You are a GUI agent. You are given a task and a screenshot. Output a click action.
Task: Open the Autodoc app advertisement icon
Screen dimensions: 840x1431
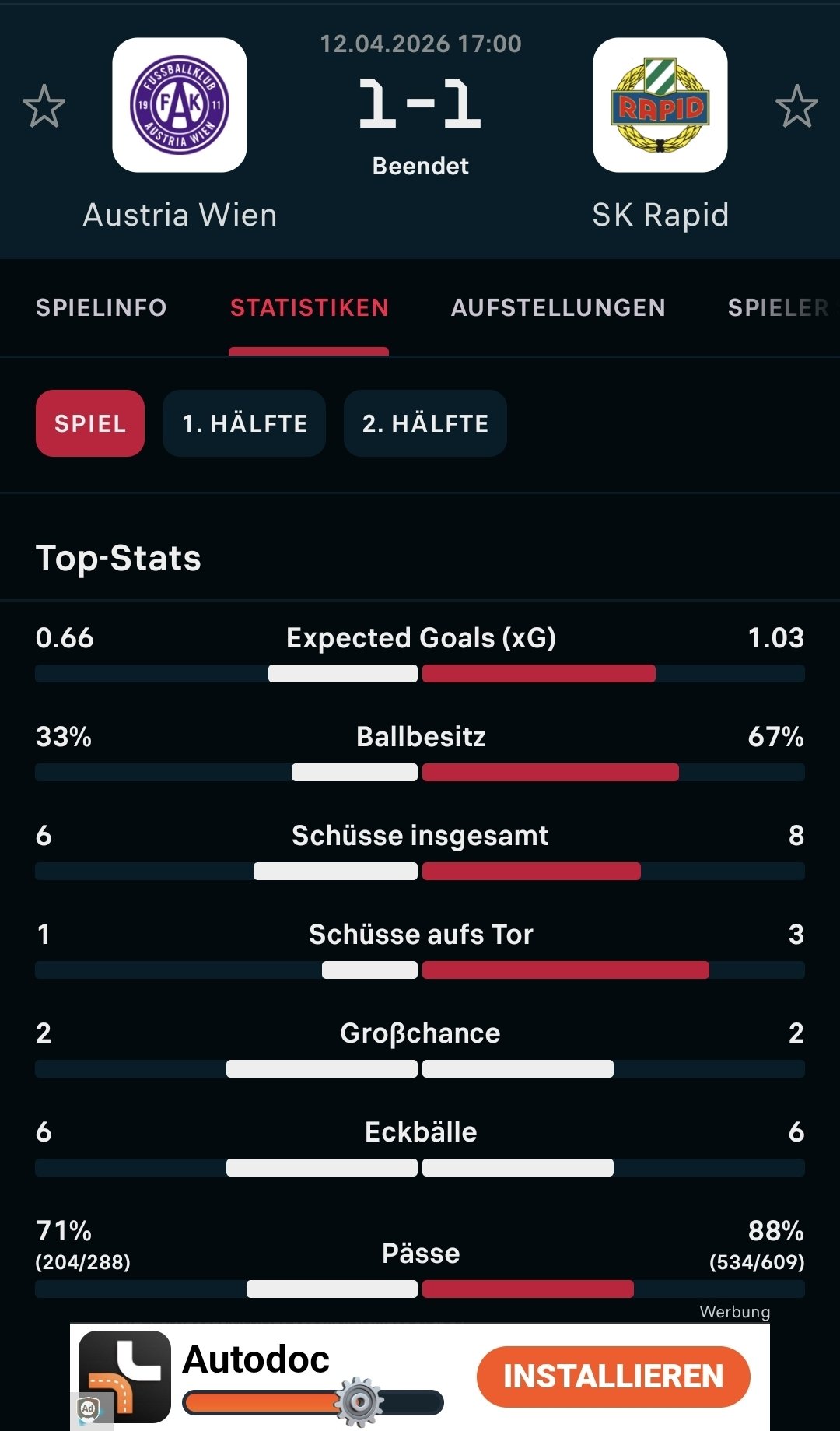click(124, 1376)
